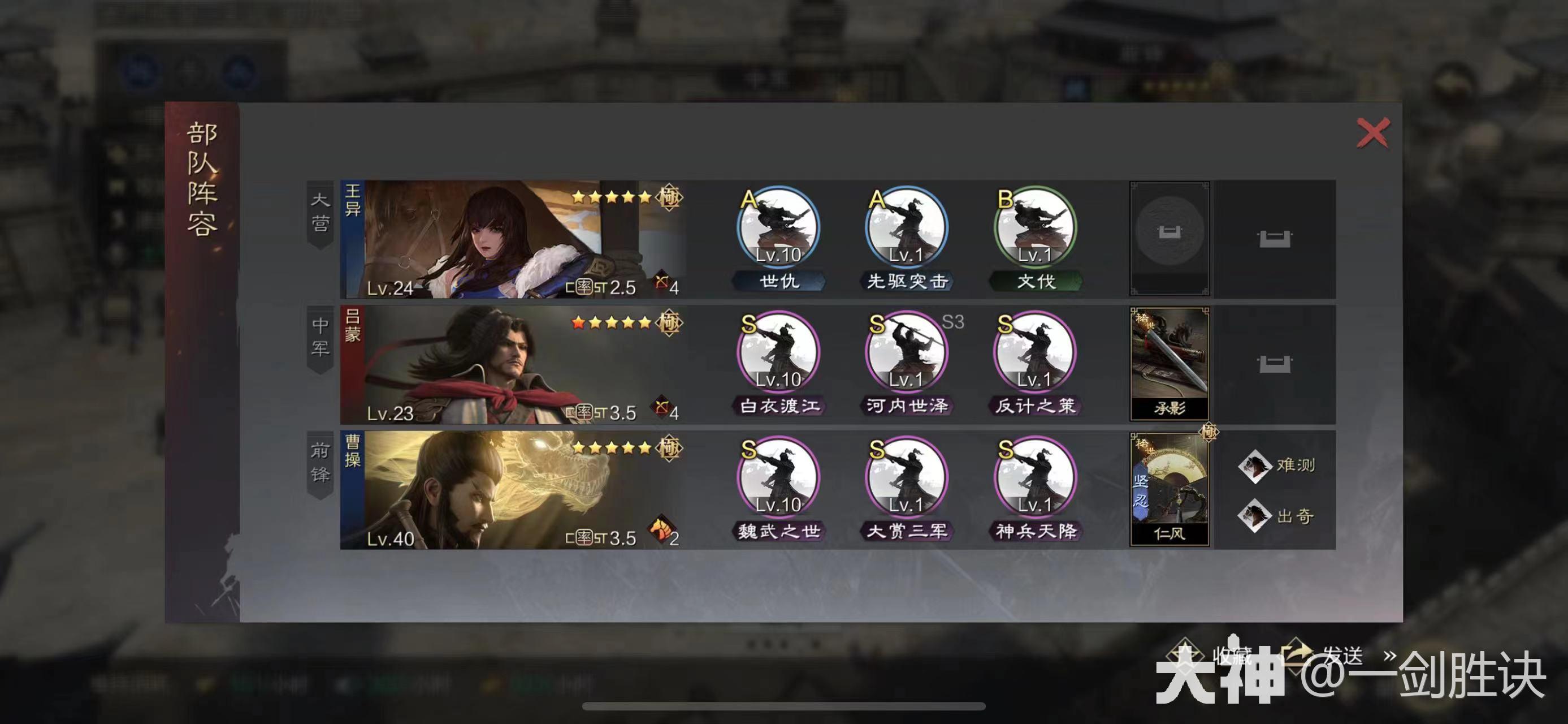Screen dimensions: 1568x724
Task: Open the 仁风 fan equipment slot
Action: pos(1169,489)
